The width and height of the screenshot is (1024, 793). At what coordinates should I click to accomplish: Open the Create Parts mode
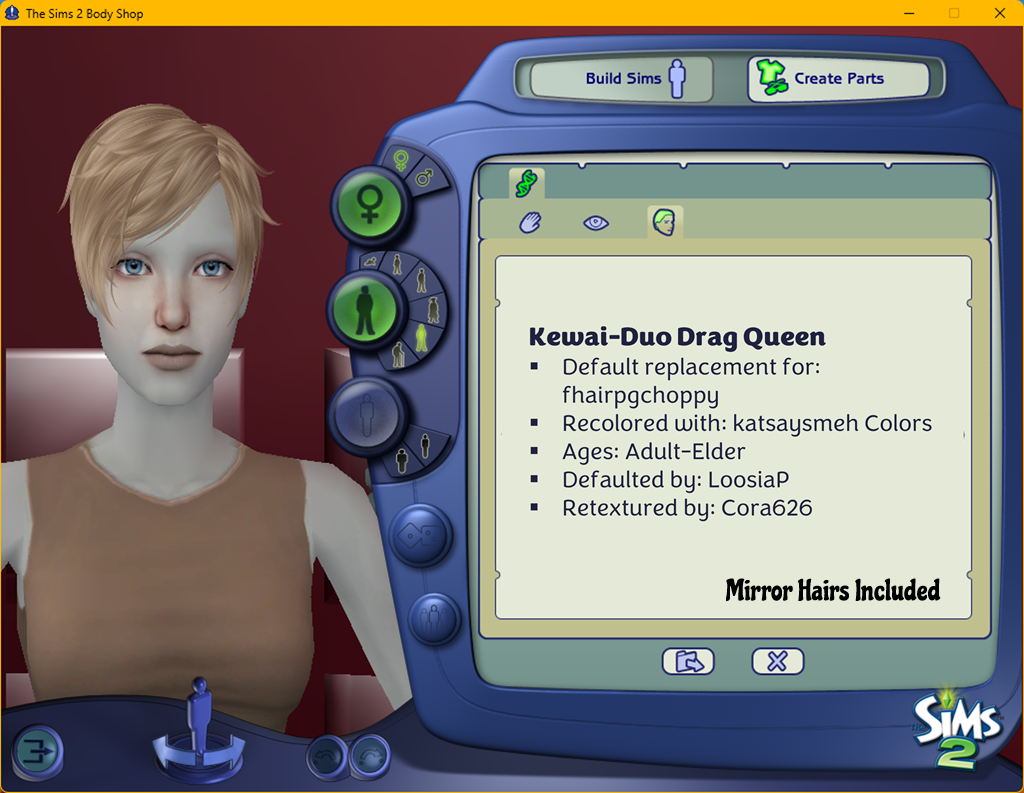pyautogui.click(x=838, y=79)
